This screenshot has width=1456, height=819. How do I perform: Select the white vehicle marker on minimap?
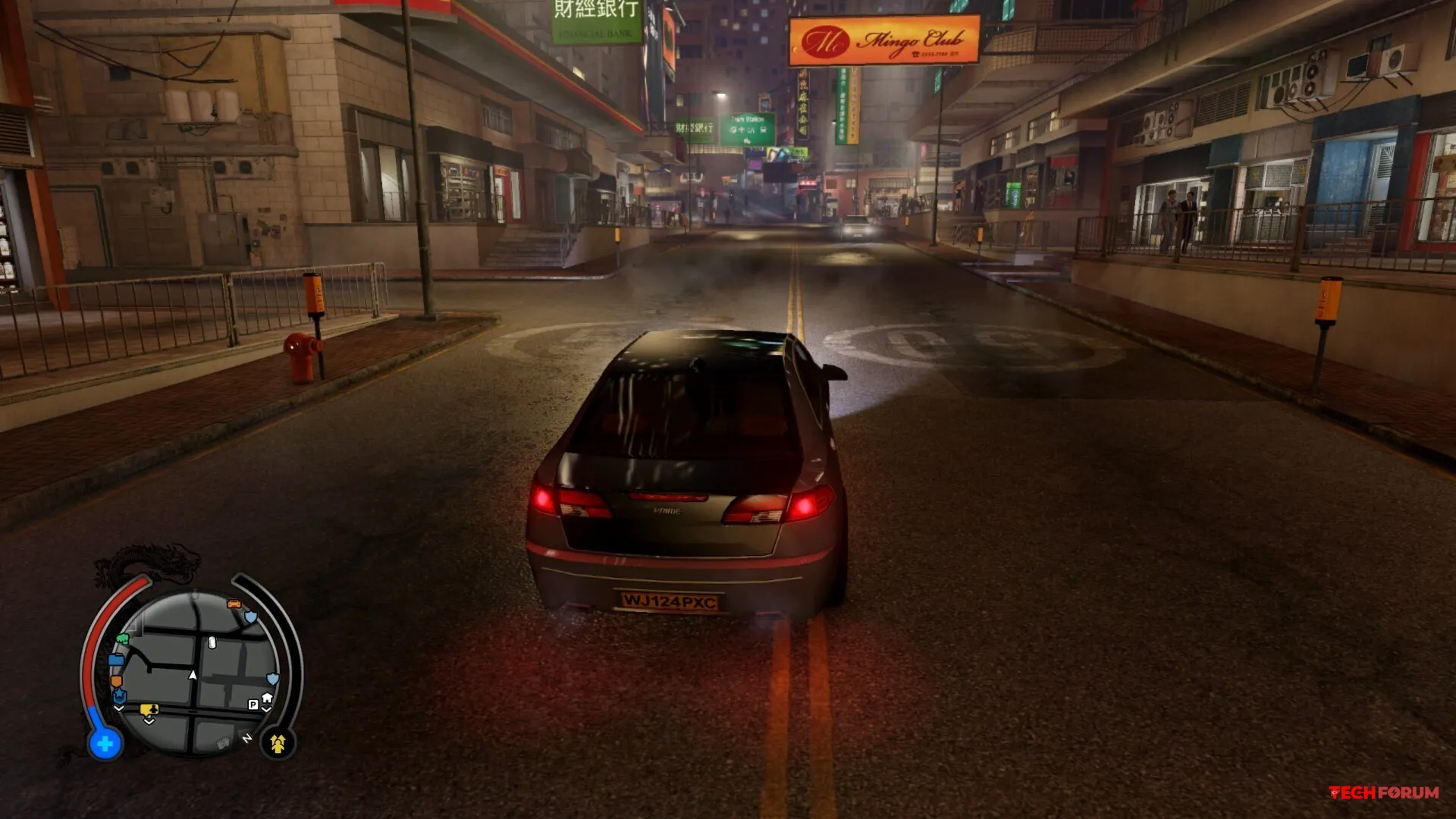point(212,643)
